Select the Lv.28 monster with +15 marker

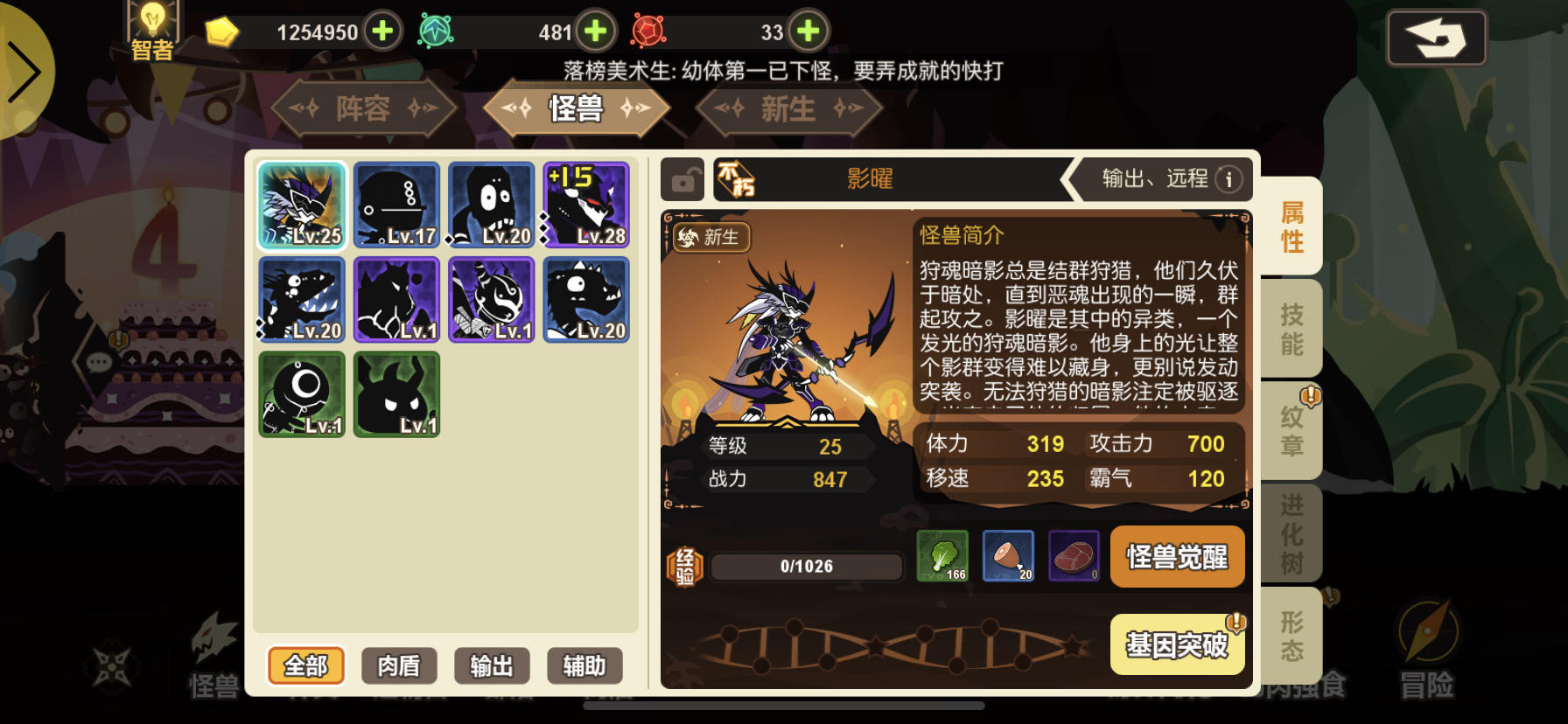[584, 205]
